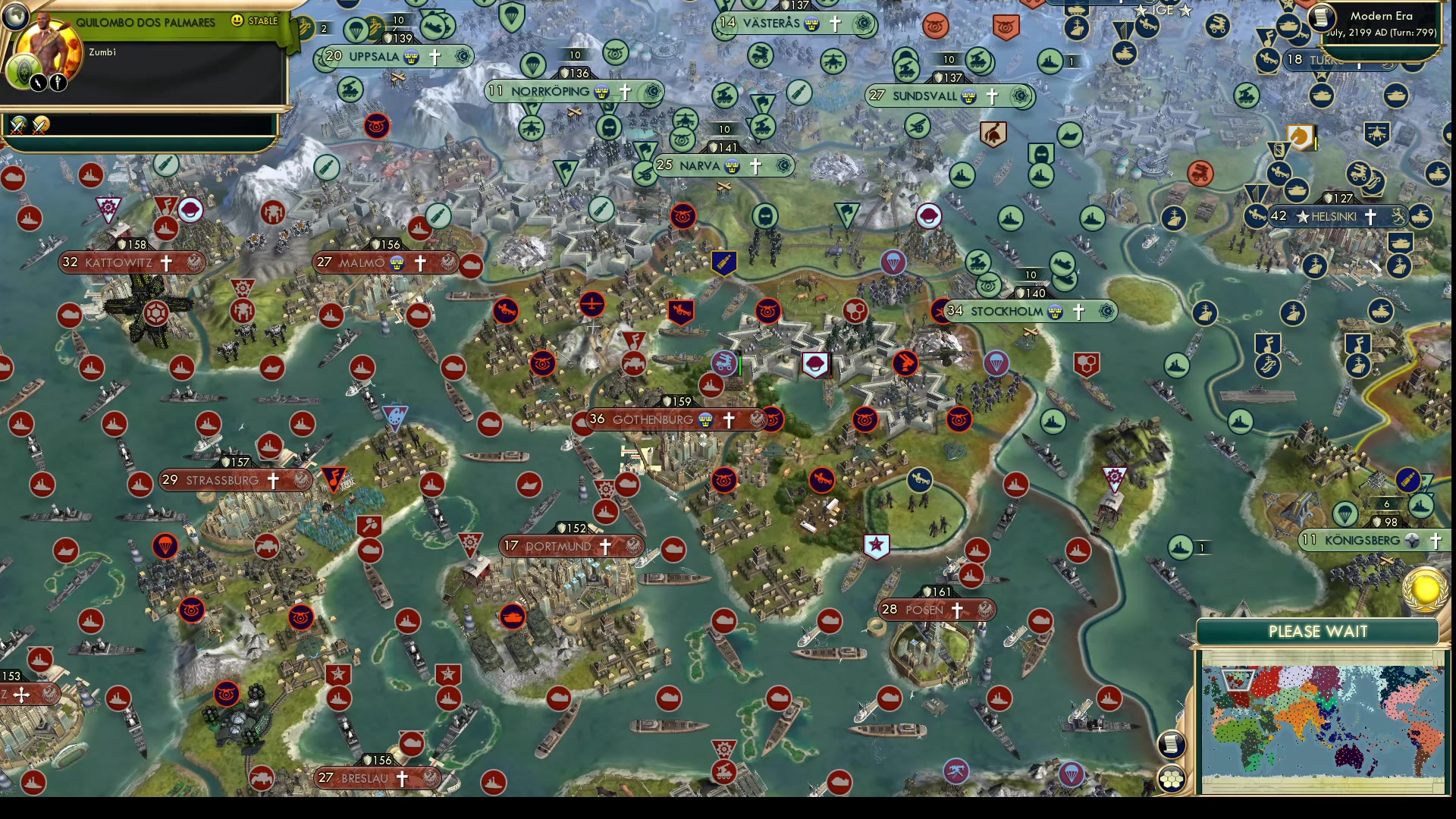Click the smiley STABLE happiness indicator

pyautogui.click(x=237, y=21)
